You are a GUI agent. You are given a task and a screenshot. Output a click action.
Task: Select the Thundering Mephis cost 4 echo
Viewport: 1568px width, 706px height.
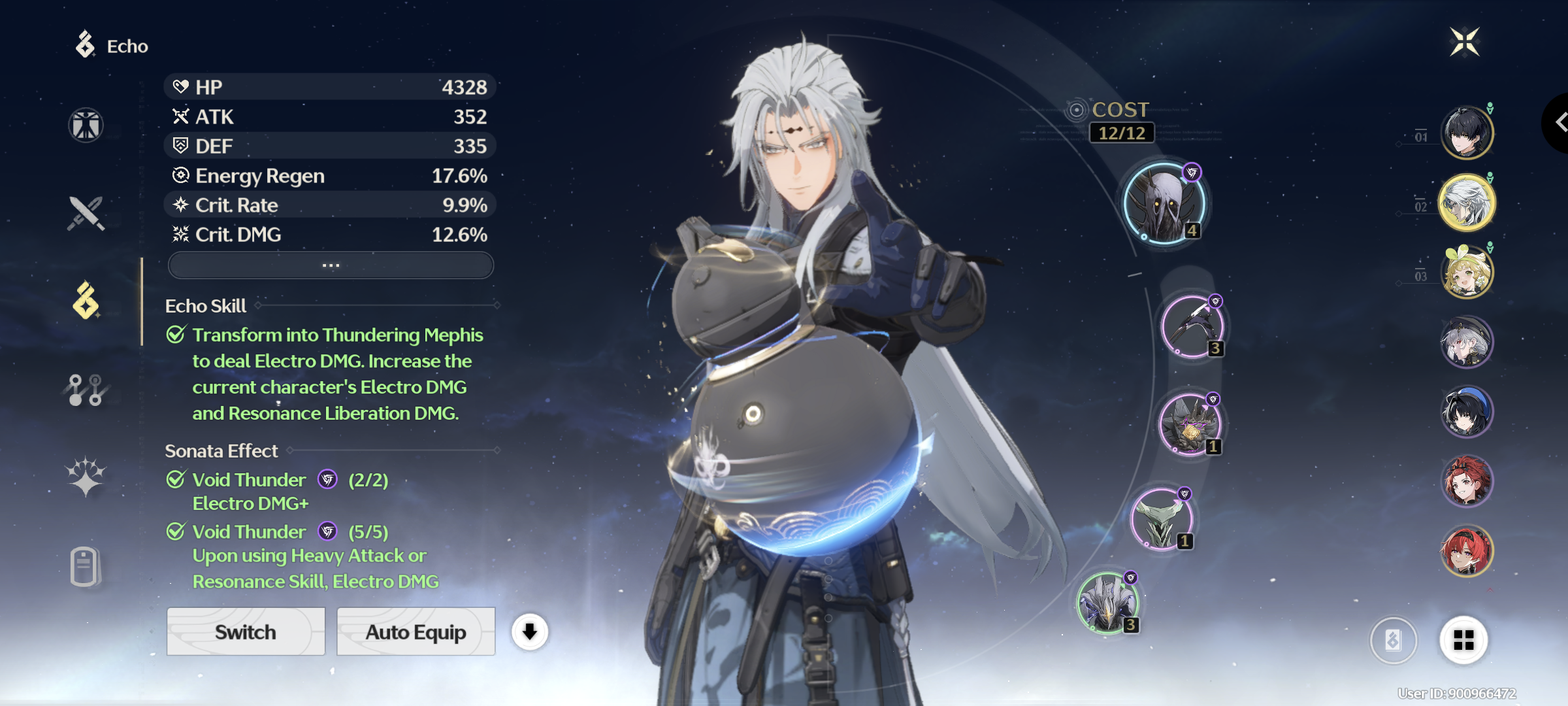[1164, 203]
